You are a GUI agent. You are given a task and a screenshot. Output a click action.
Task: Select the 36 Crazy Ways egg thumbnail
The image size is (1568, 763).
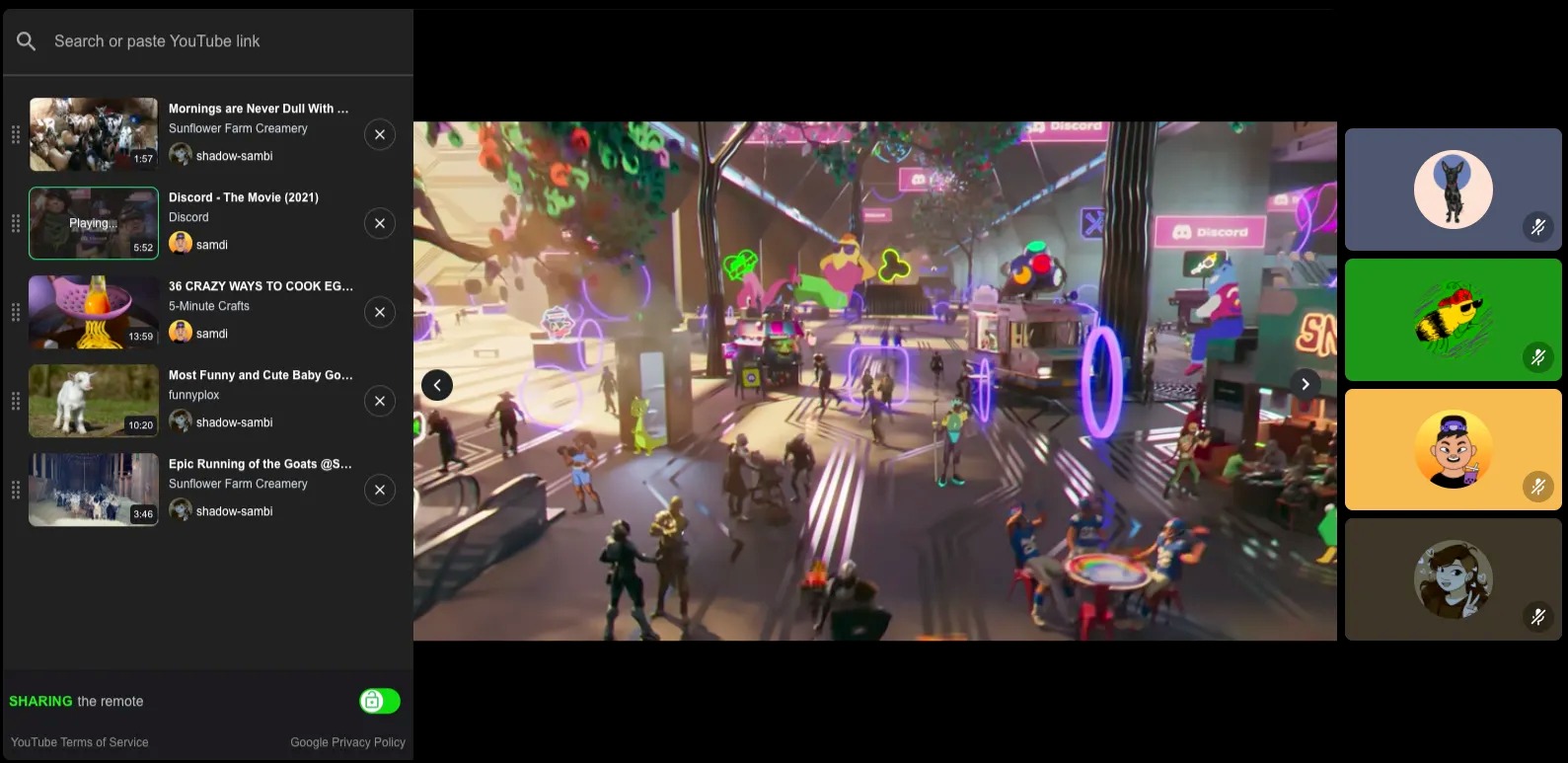94,312
